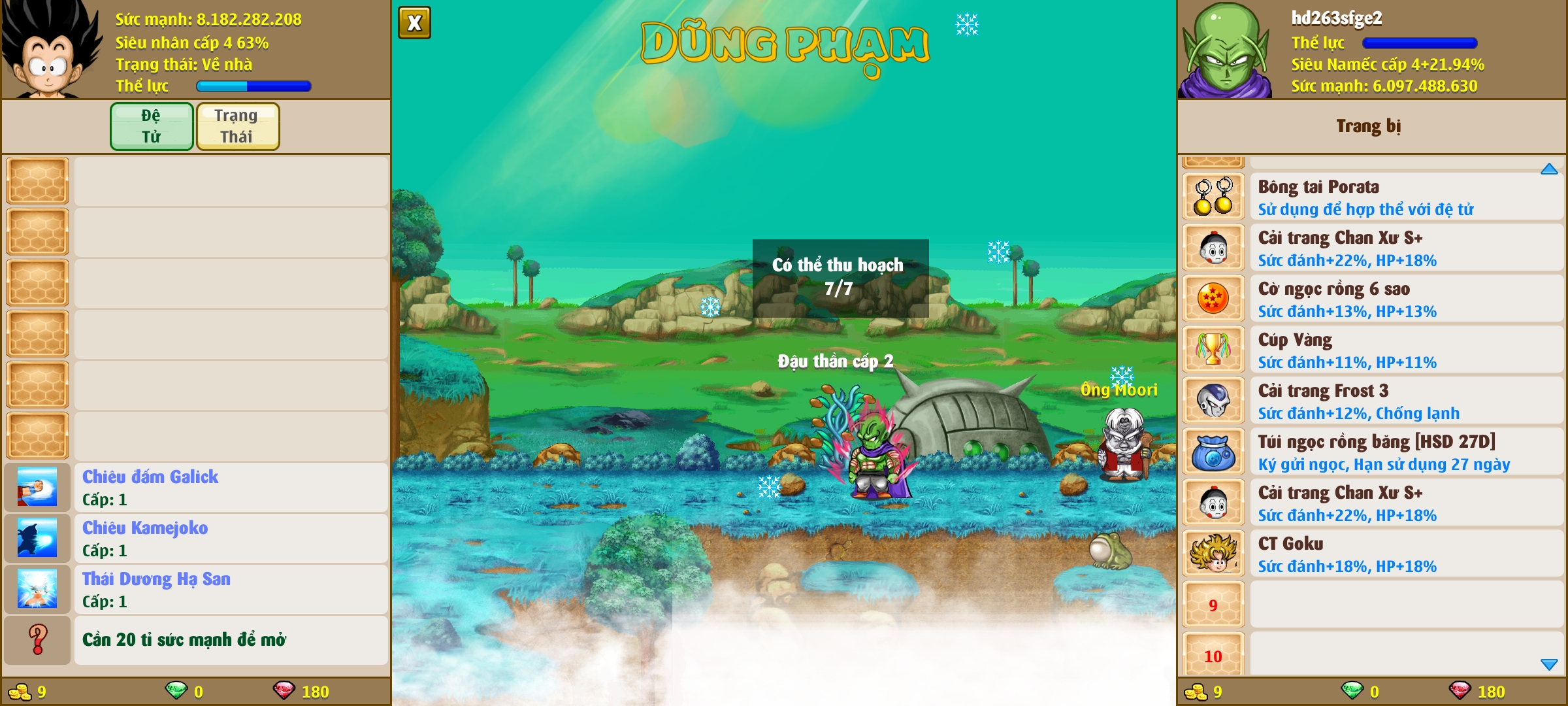The image size is (1568, 706).
Task: Select the CT Goku costume item
Action: 1372,554
